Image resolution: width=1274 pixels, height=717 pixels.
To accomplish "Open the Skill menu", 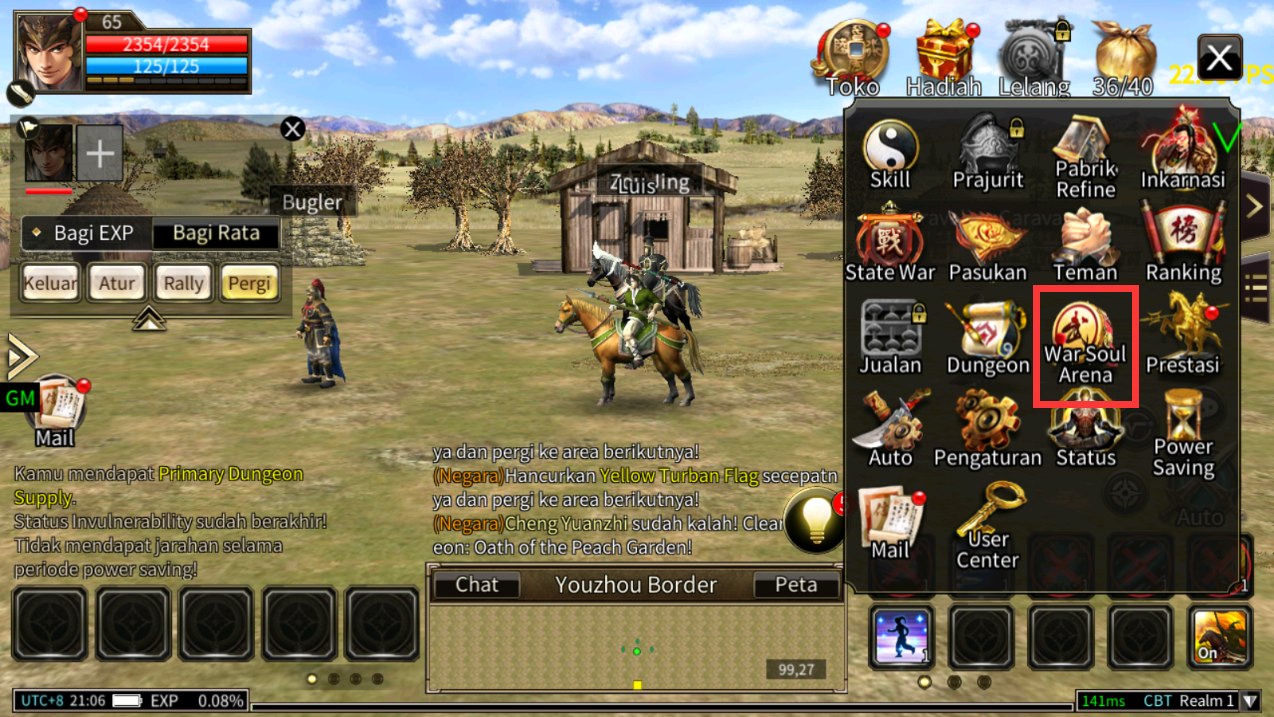I will (x=890, y=154).
